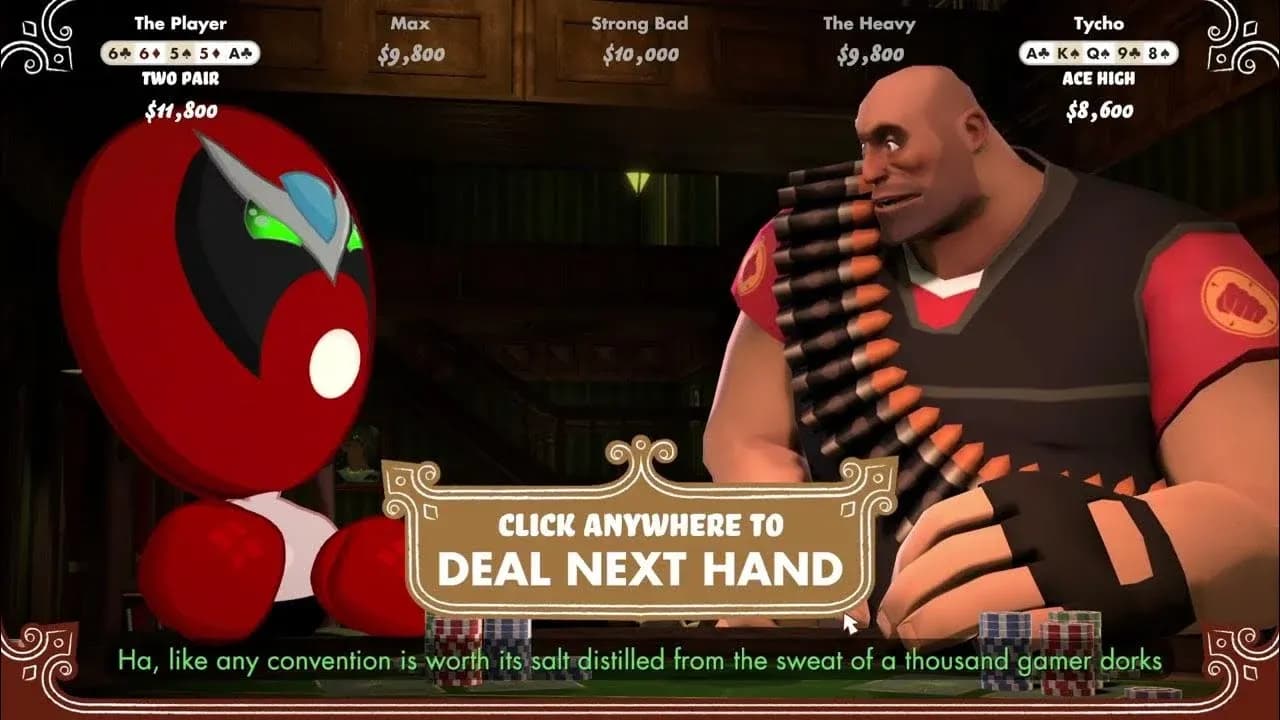Click the ACE HIGH label under Tycho's cards

tap(1099, 76)
